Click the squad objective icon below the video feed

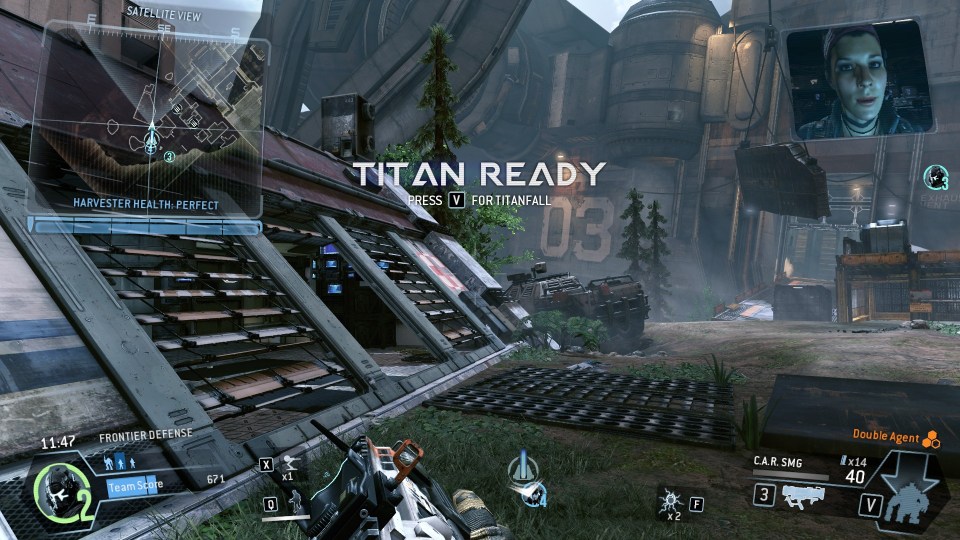point(936,178)
